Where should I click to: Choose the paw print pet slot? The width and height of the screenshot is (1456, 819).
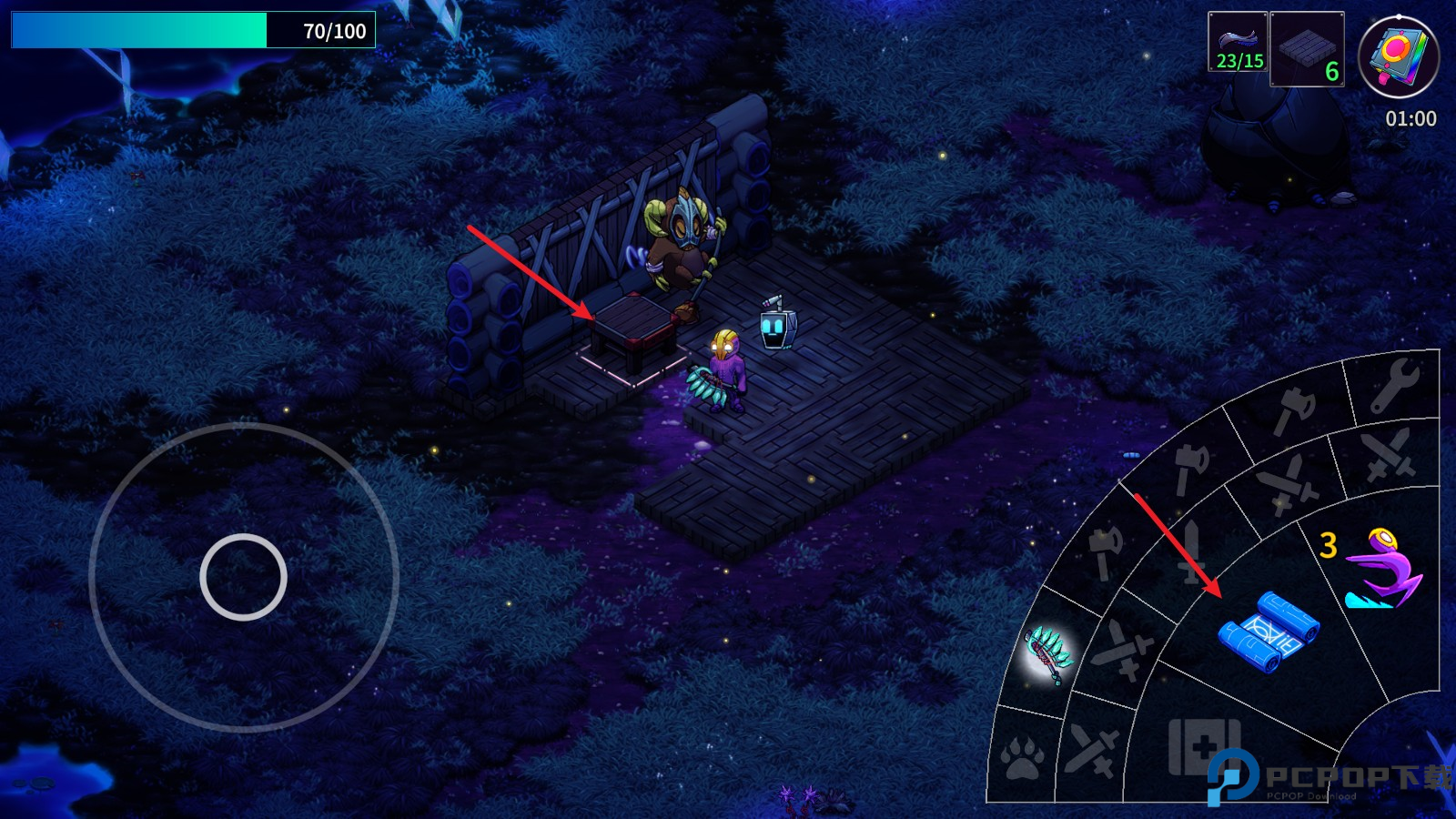tap(1021, 757)
